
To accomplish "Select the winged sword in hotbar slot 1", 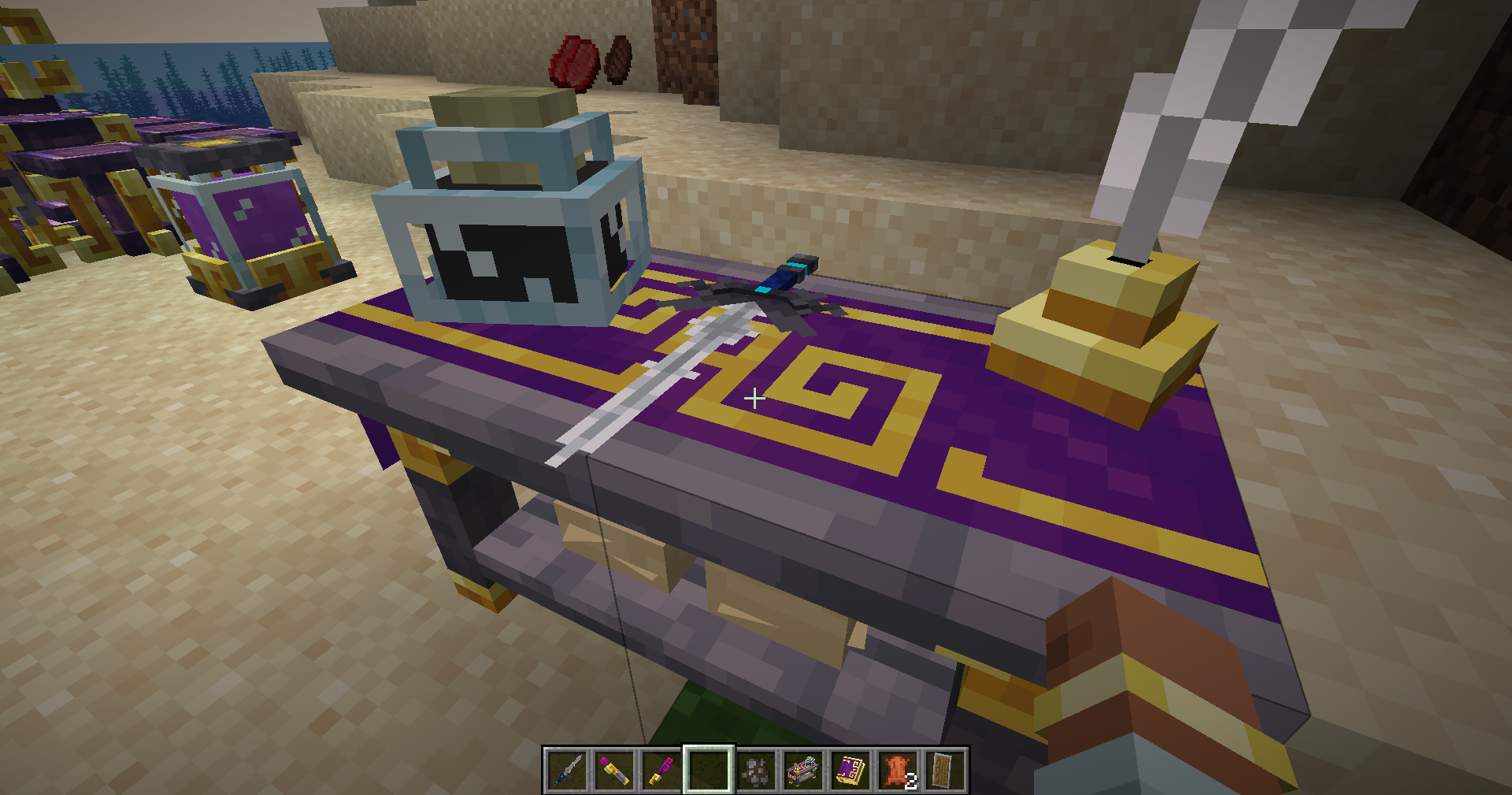I will tap(567, 770).
